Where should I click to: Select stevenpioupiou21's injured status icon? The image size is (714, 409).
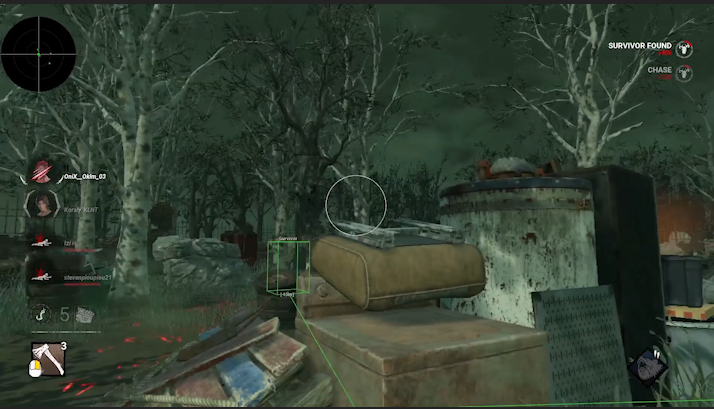(41, 268)
